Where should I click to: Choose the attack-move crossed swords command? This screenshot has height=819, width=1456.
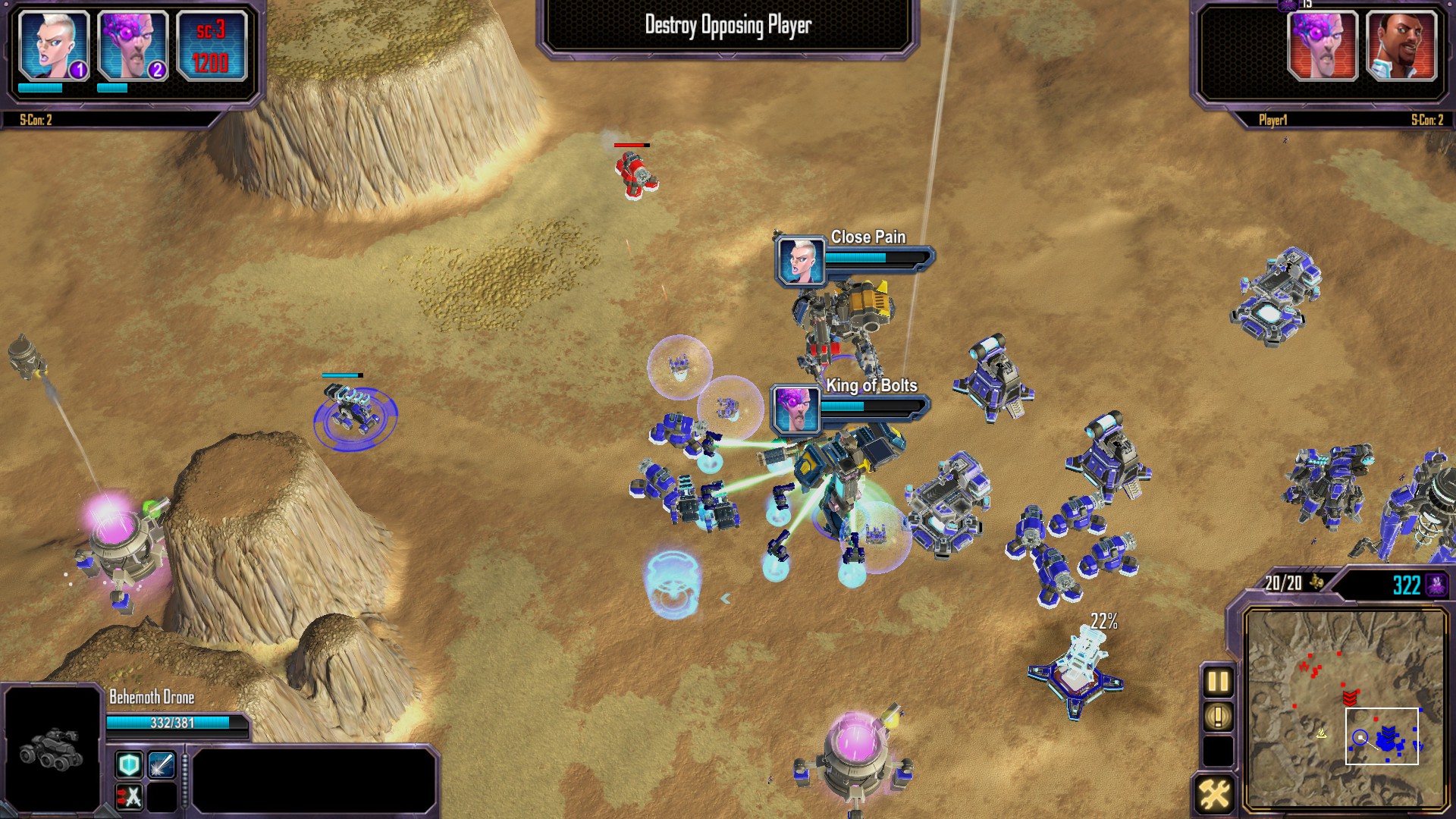point(129,797)
